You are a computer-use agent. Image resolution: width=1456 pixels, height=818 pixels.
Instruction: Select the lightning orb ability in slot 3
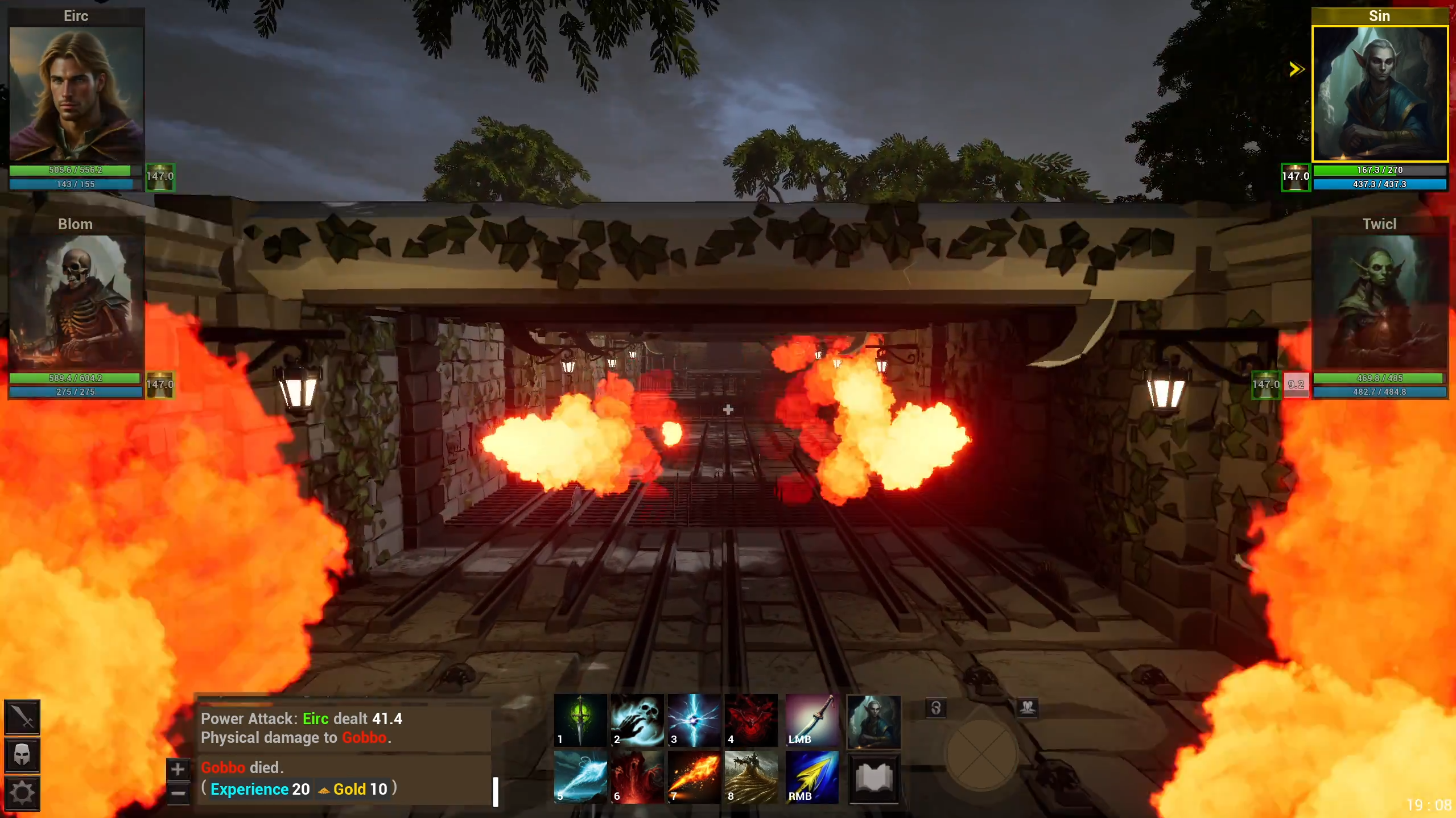[695, 721]
